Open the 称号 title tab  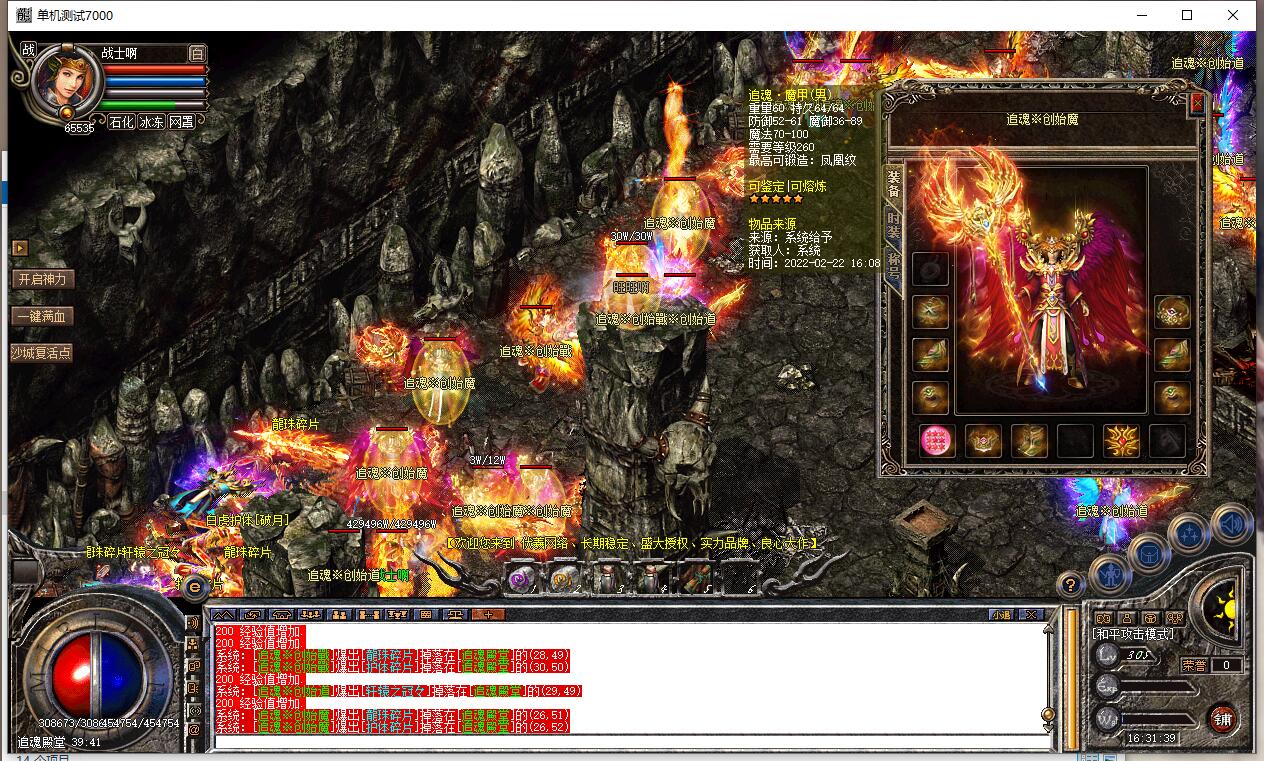(x=893, y=266)
